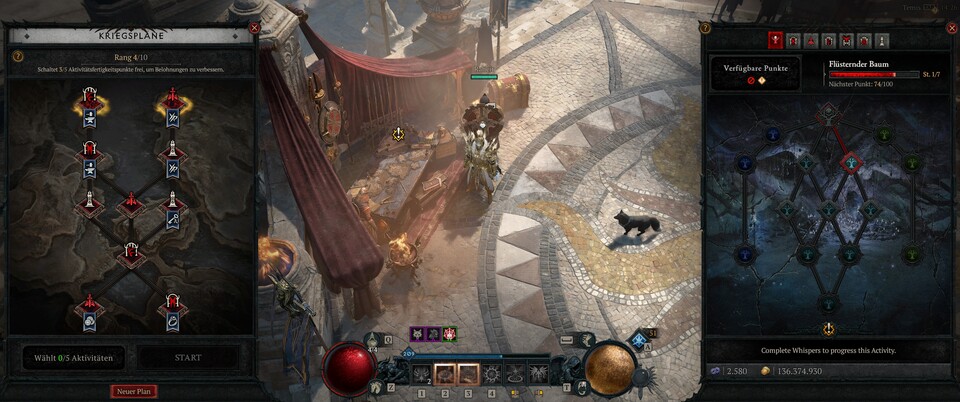The height and width of the screenshot is (402, 960).
Task: Click the Verfügbare Punkte box
Action: pos(756,75)
